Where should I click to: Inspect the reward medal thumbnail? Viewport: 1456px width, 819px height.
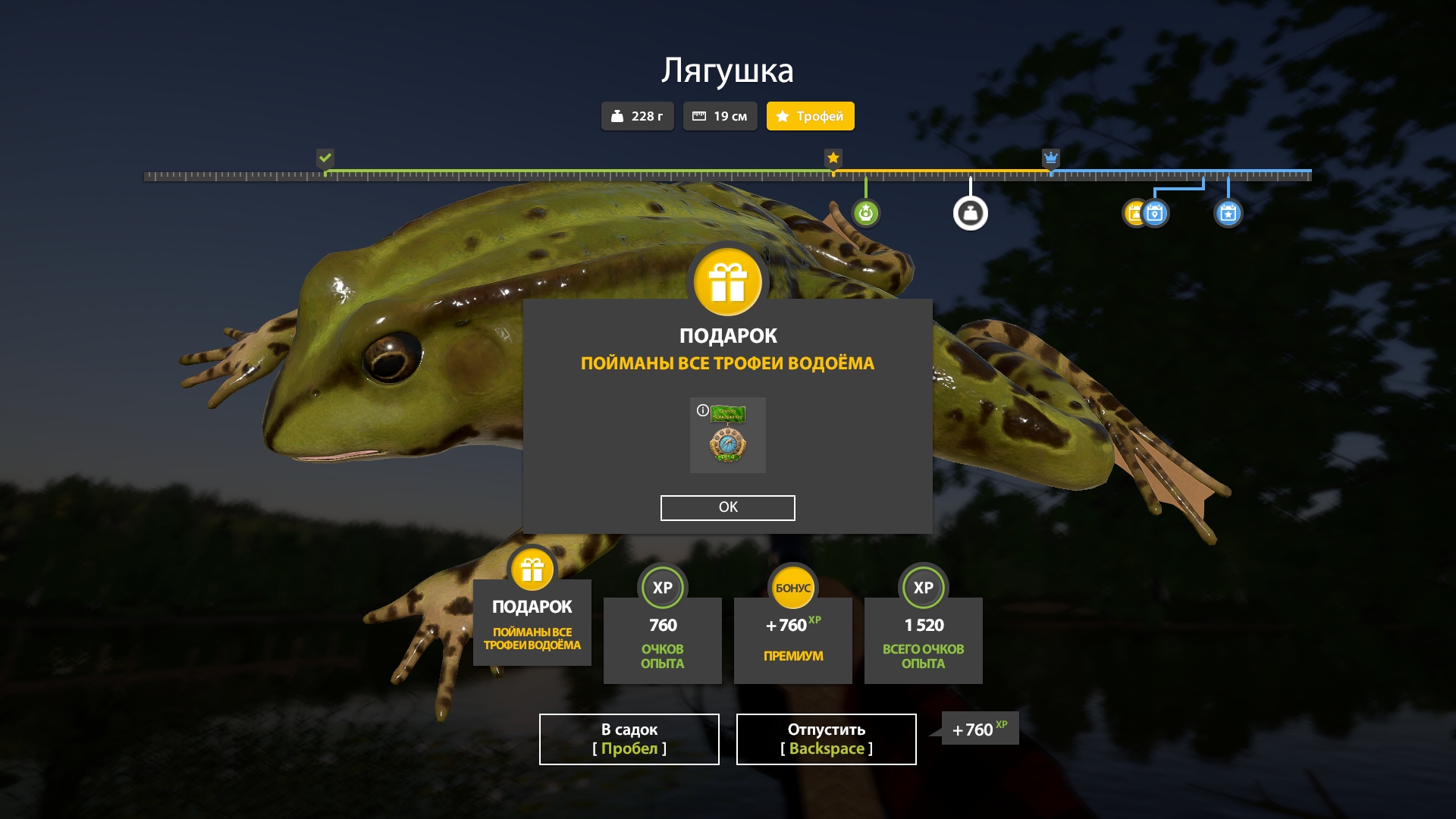point(728,438)
